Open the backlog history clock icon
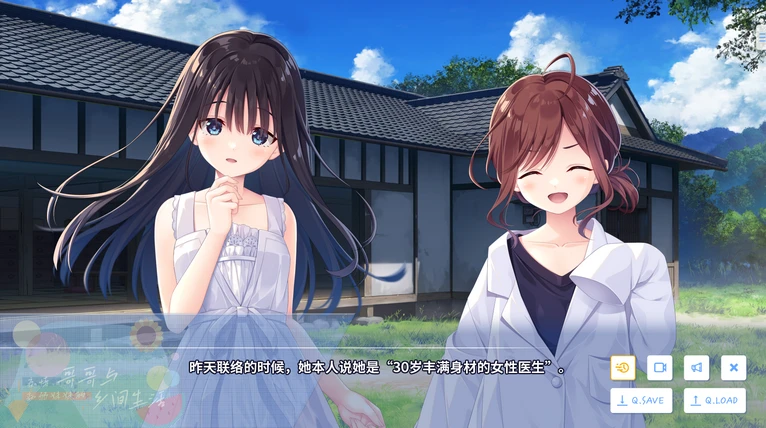The width and height of the screenshot is (766, 428). [623, 368]
